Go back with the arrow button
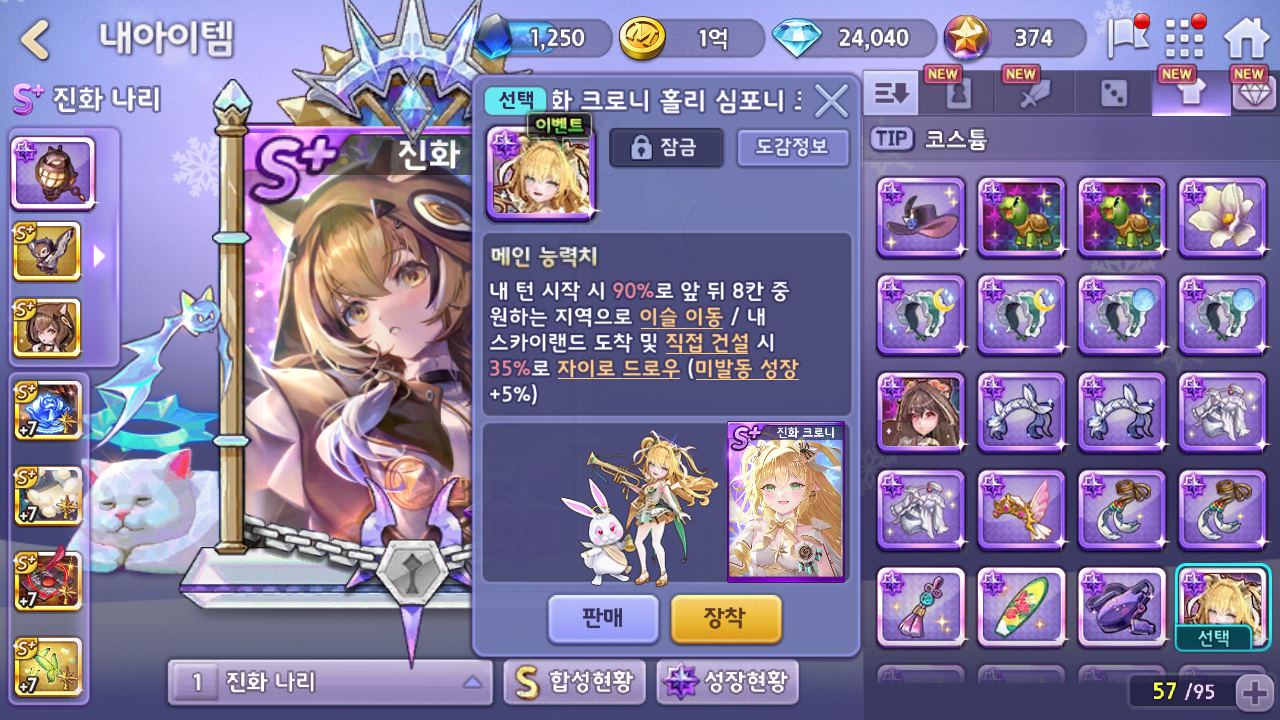 click(36, 40)
